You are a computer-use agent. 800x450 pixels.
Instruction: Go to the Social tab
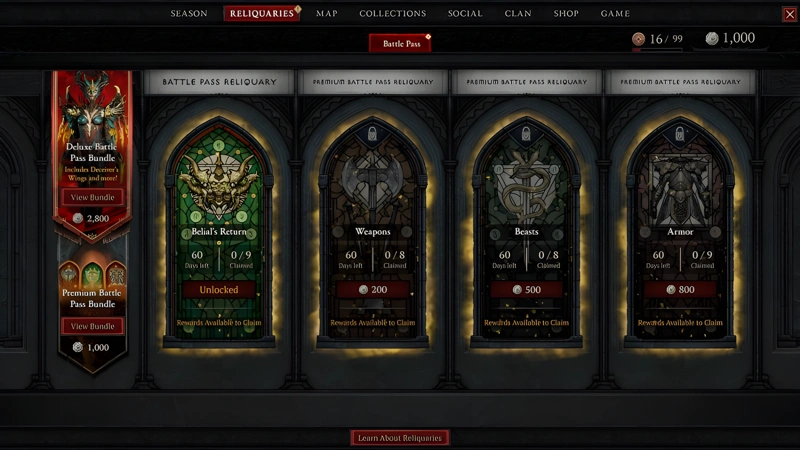(x=465, y=14)
